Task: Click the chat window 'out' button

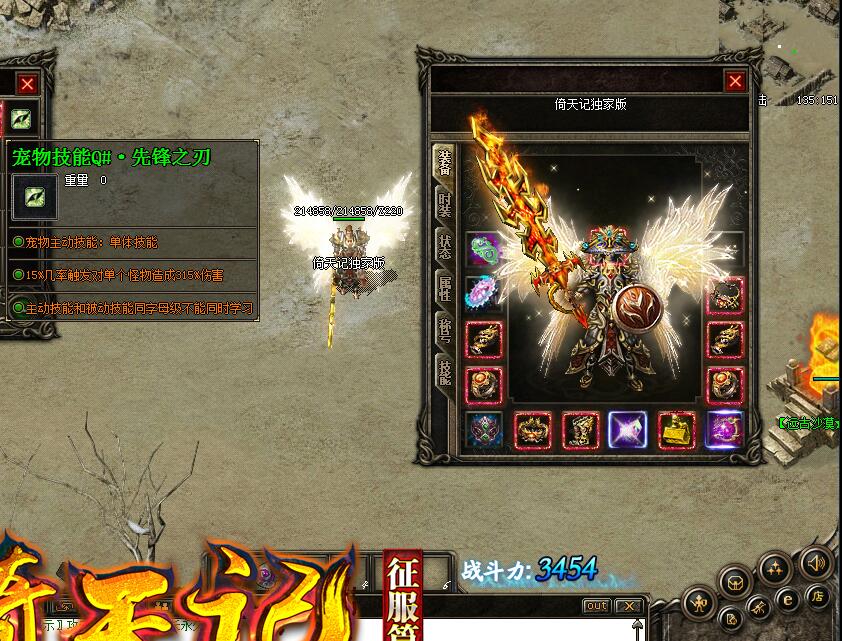Action: coord(596,606)
